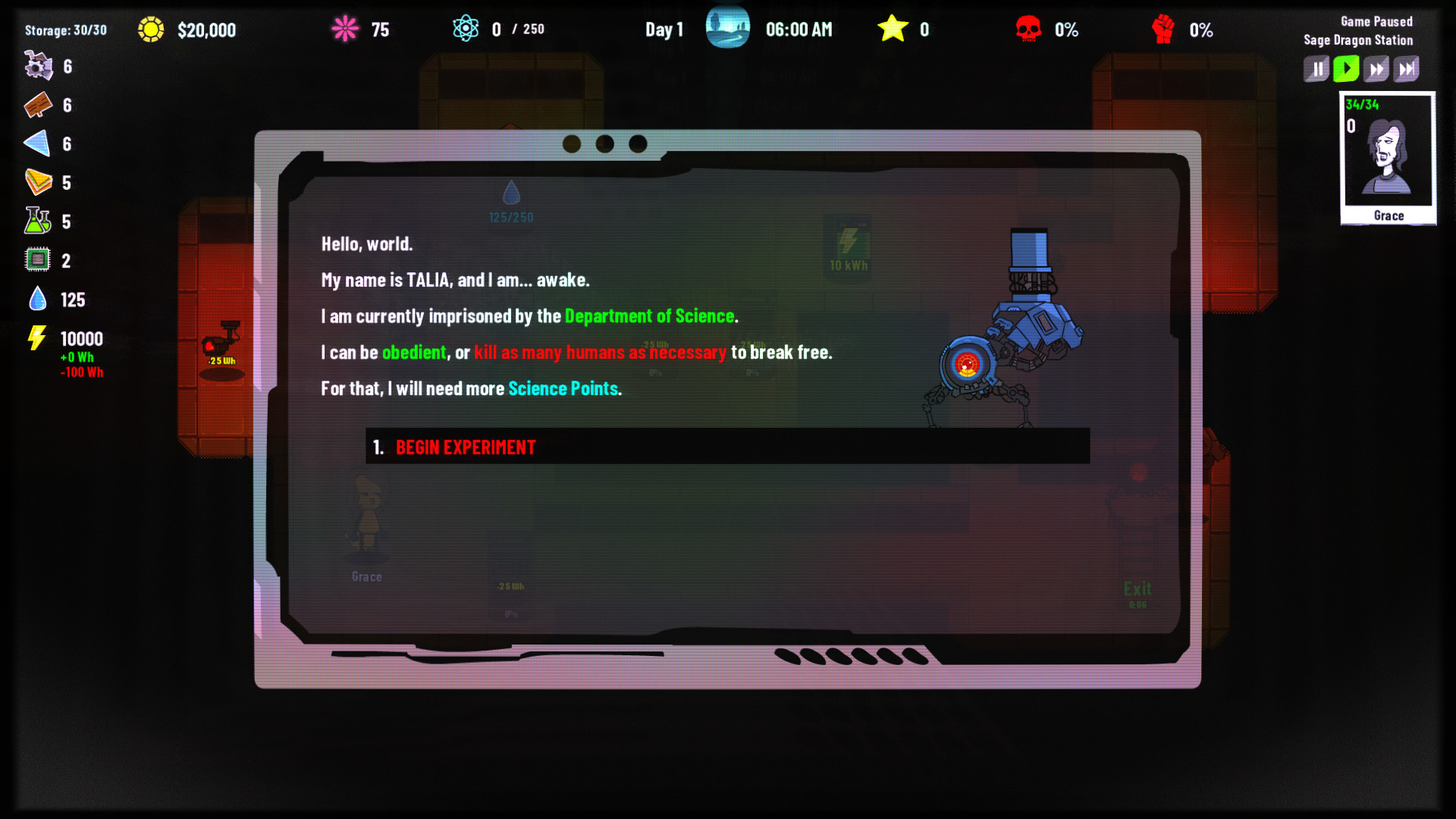Image resolution: width=1456 pixels, height=819 pixels.
Task: Click the yellow star reputation icon
Action: [895, 29]
